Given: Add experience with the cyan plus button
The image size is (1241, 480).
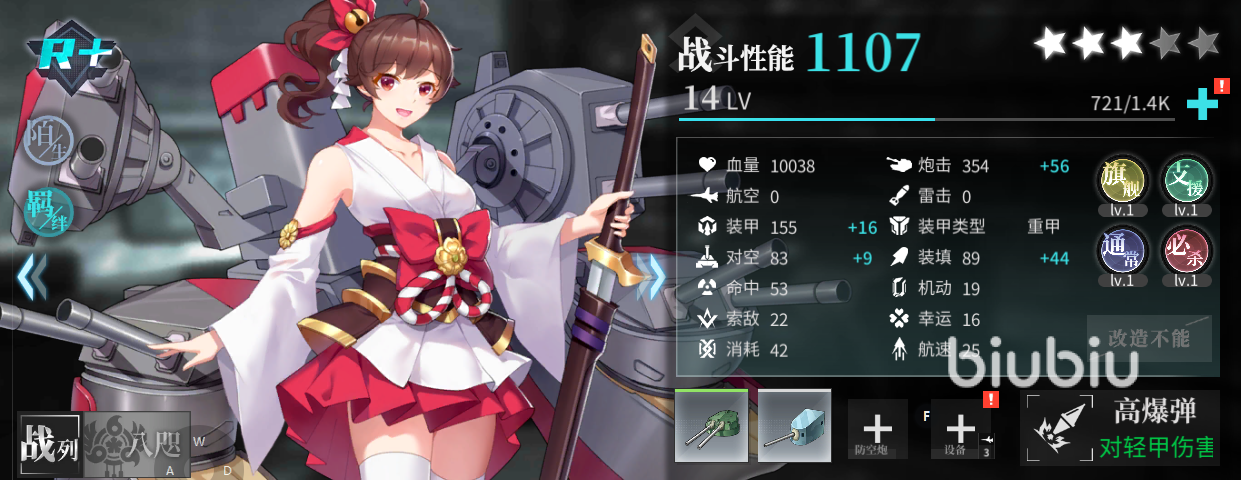Looking at the screenshot, I should coord(1201,104).
